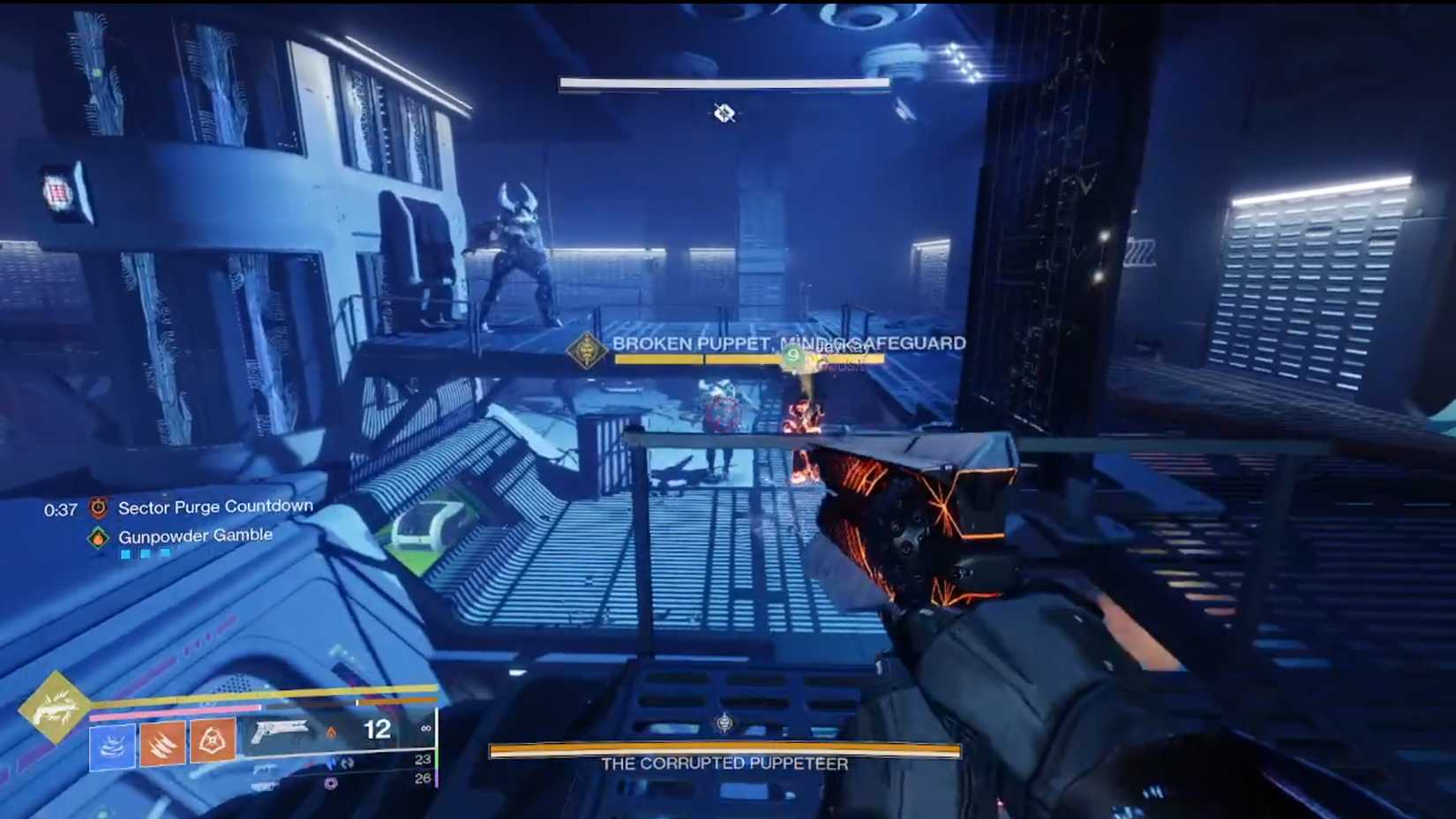Toggle the third Gunpowder Gamble charge square
1456x819 pixels.
coord(164,552)
